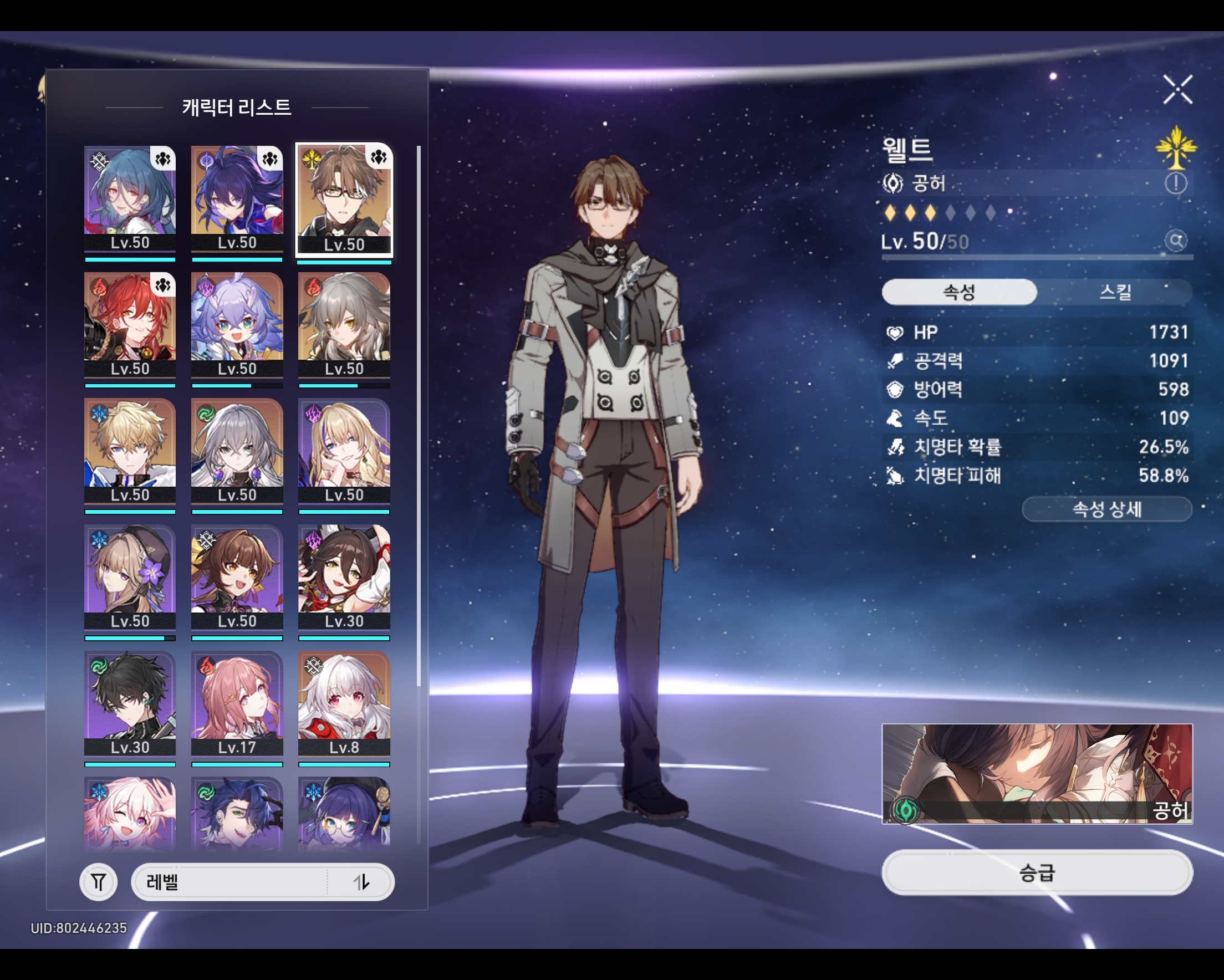Switch to the 스킬 tab

(1115, 292)
